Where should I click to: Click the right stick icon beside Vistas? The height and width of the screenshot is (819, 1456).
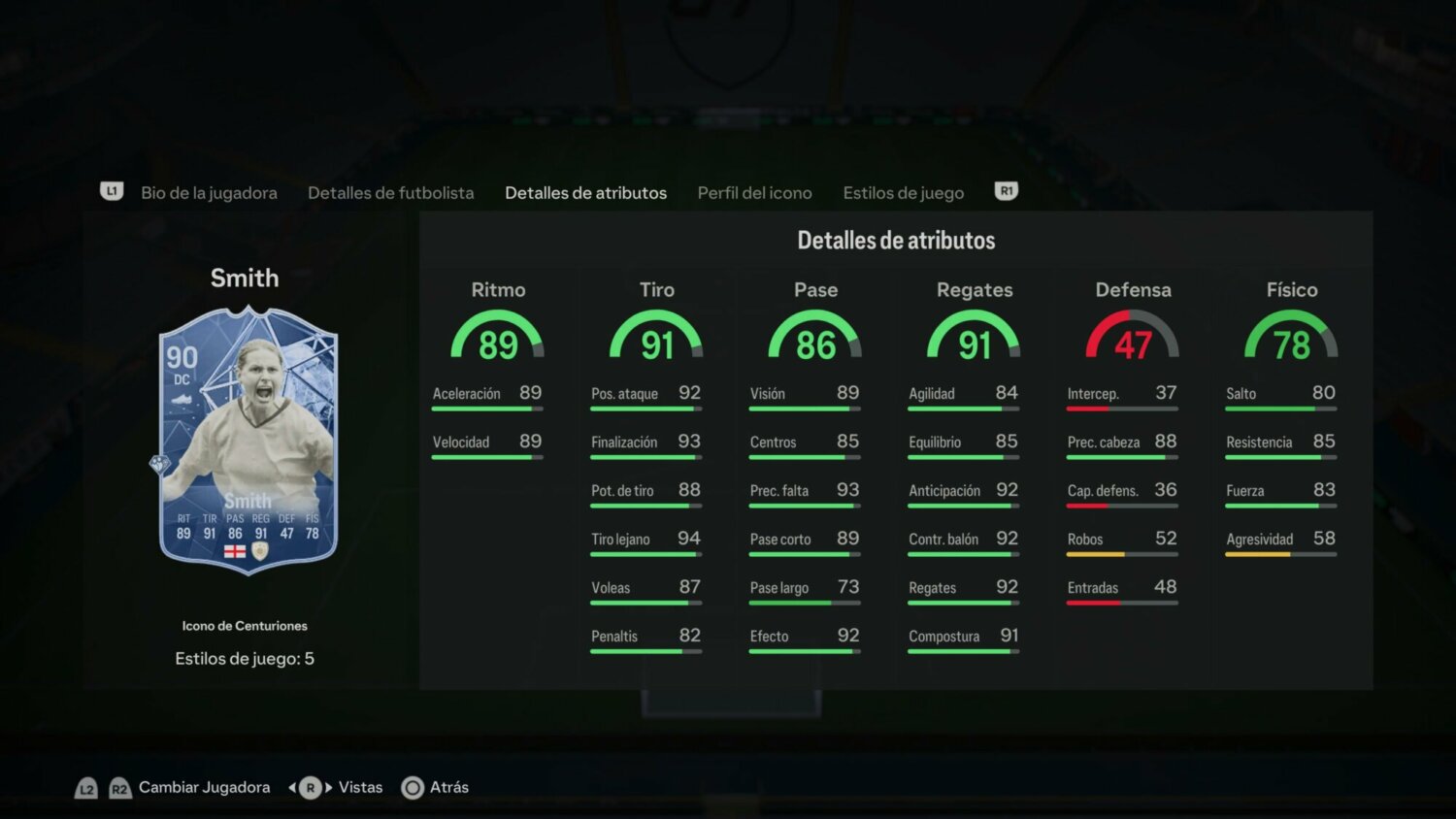[310, 787]
